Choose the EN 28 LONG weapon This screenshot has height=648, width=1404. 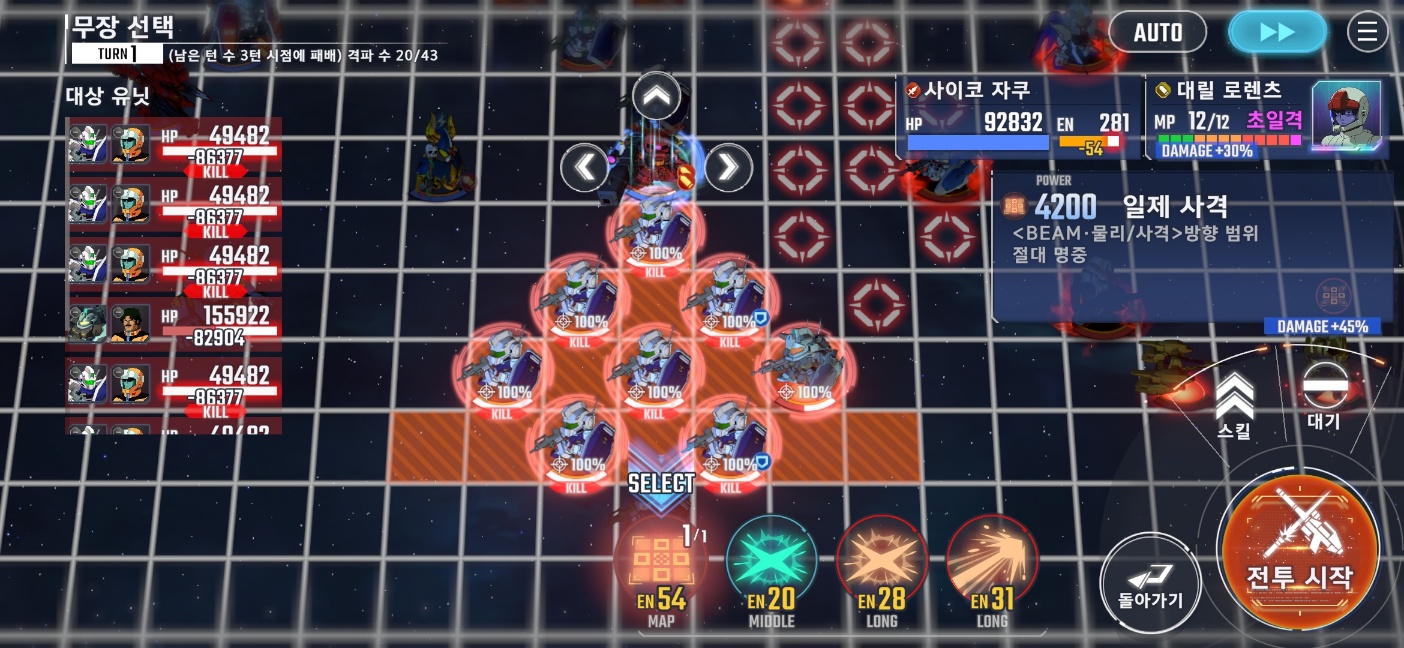click(881, 565)
